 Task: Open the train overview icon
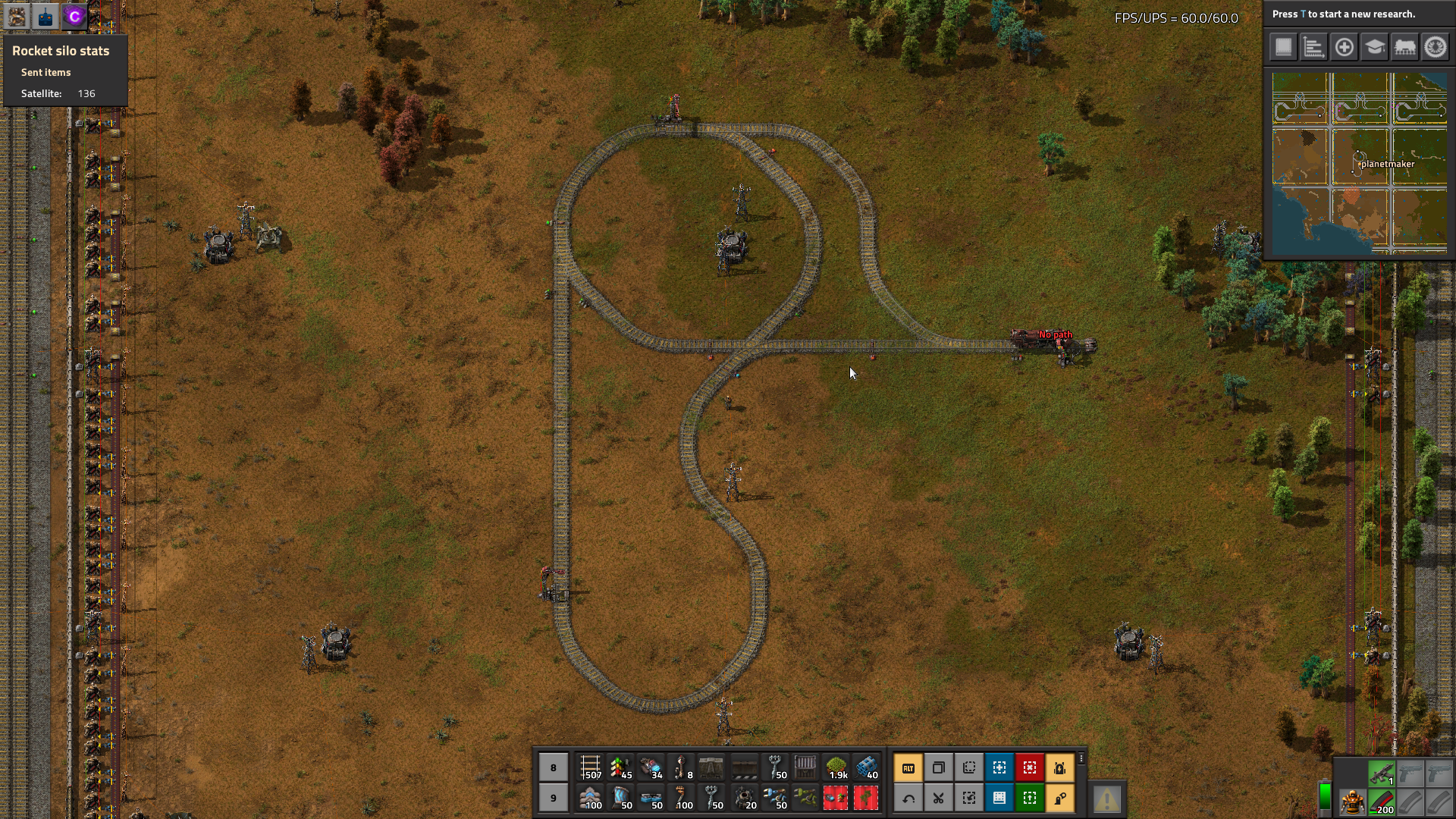click(1404, 47)
